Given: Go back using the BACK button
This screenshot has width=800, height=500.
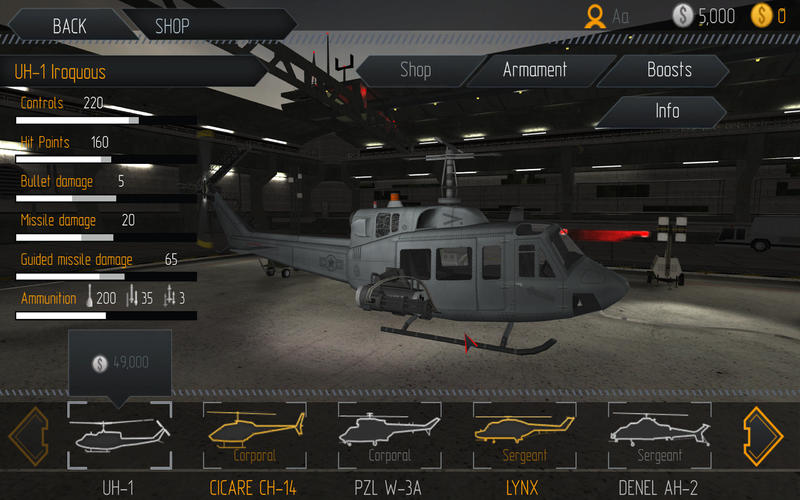Looking at the screenshot, I should (69, 25).
